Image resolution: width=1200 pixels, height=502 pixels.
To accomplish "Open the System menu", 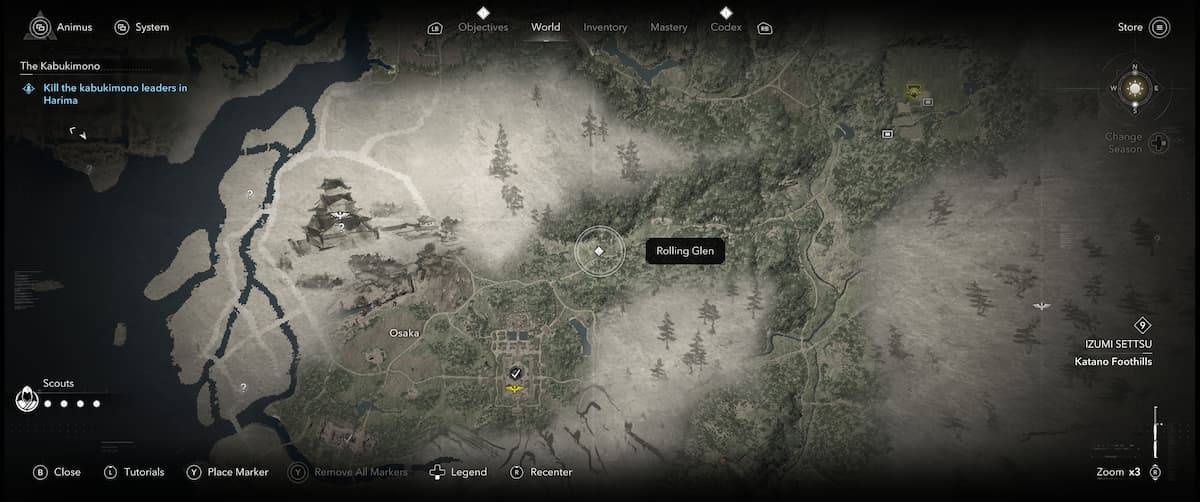I will click(141, 27).
